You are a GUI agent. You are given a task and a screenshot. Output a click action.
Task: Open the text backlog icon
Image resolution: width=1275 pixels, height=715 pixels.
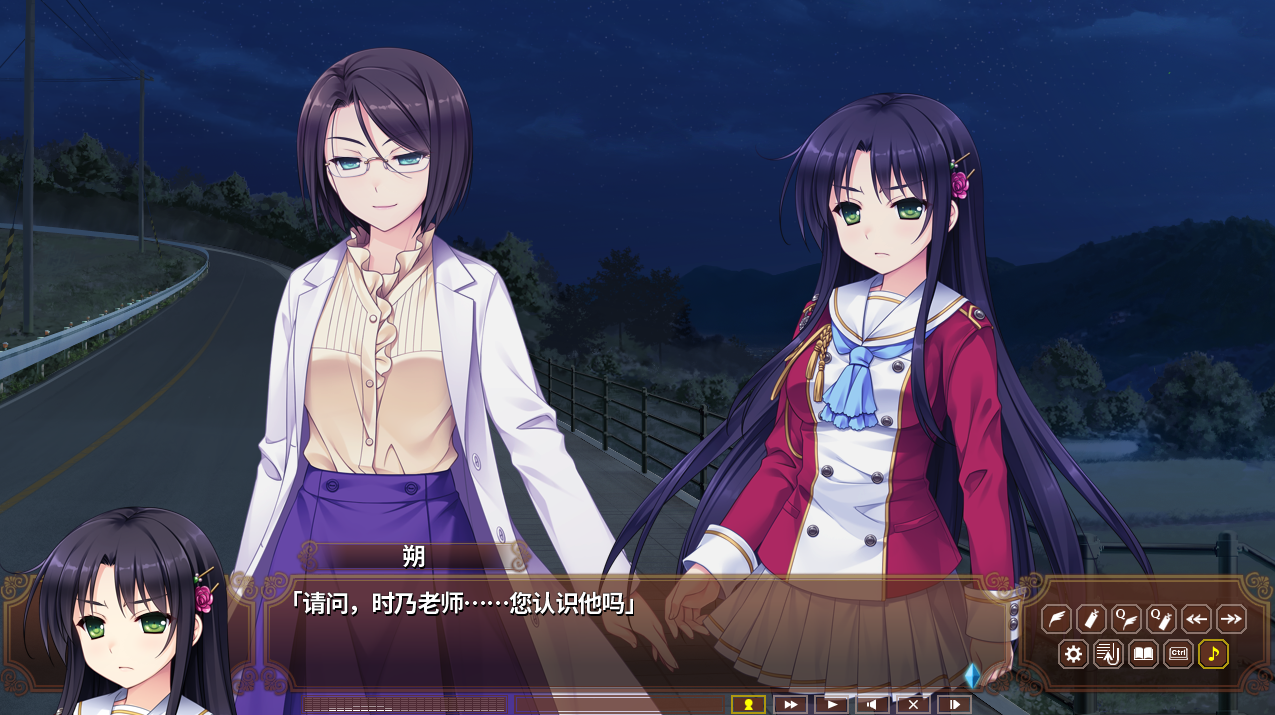point(1108,655)
